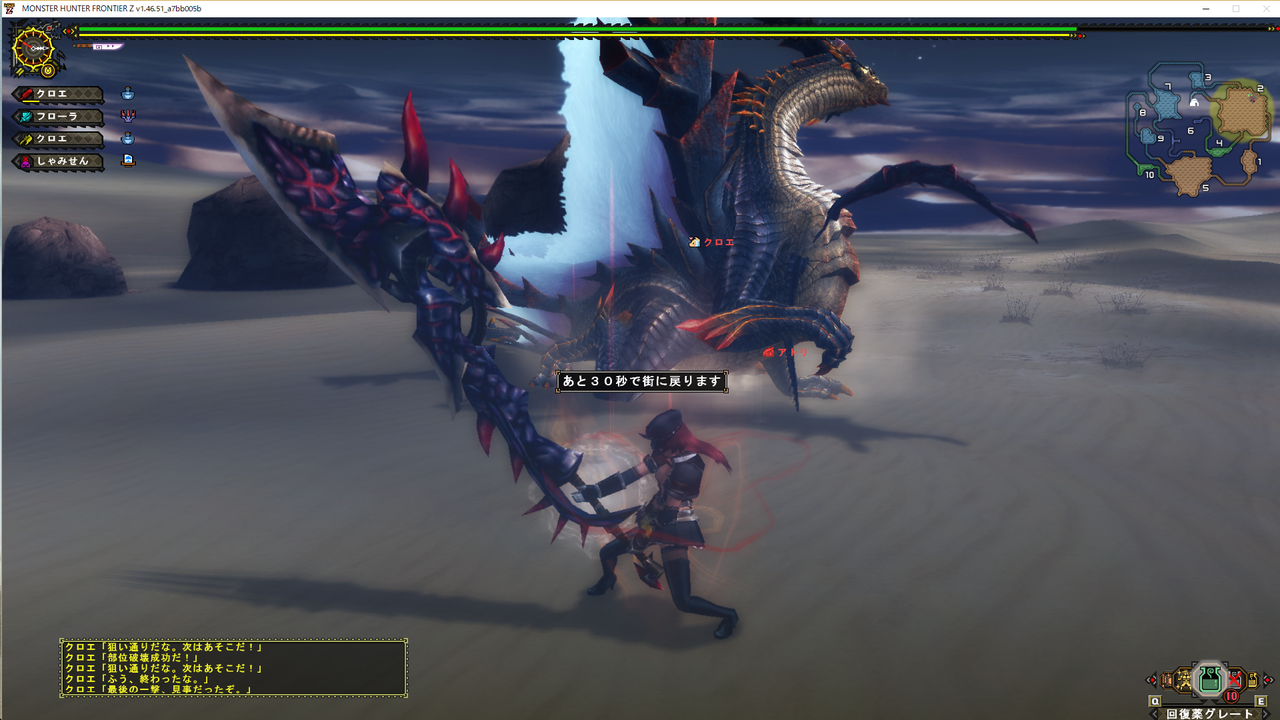Click the right arrow beside the 回復薬グレート name
This screenshot has height=720, width=1280.
click(x=1266, y=713)
